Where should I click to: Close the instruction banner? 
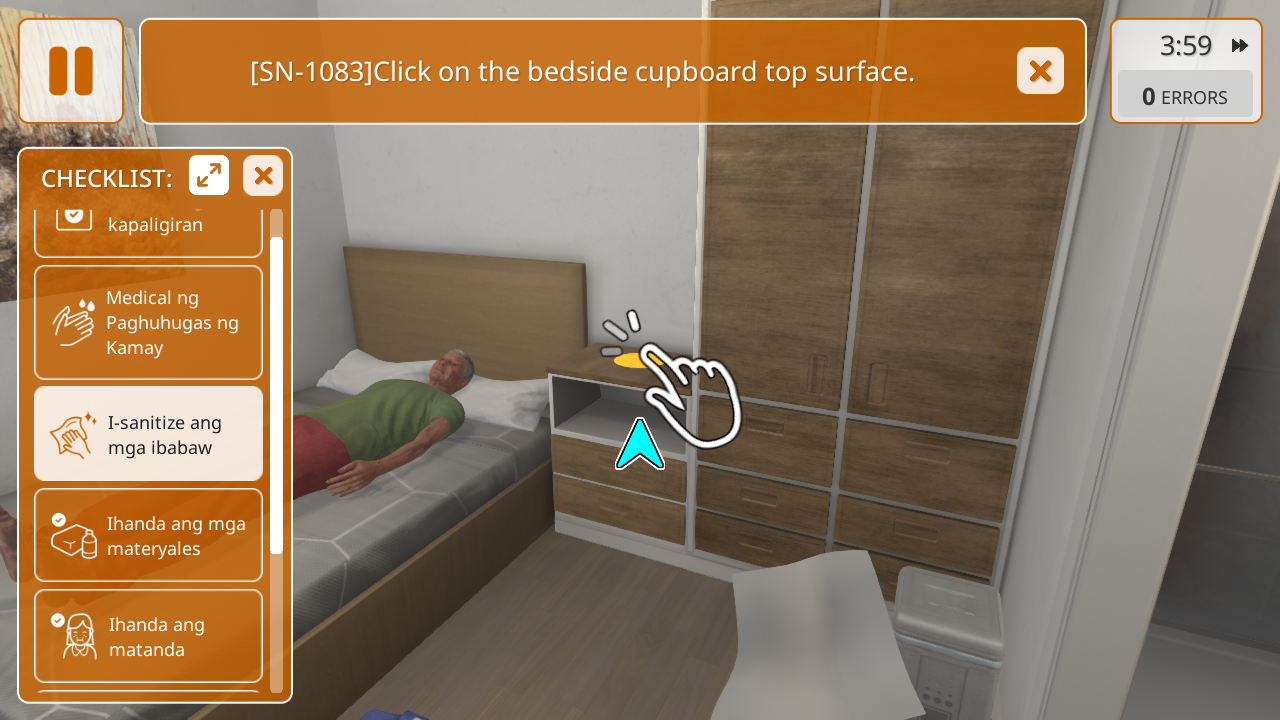(x=1040, y=71)
